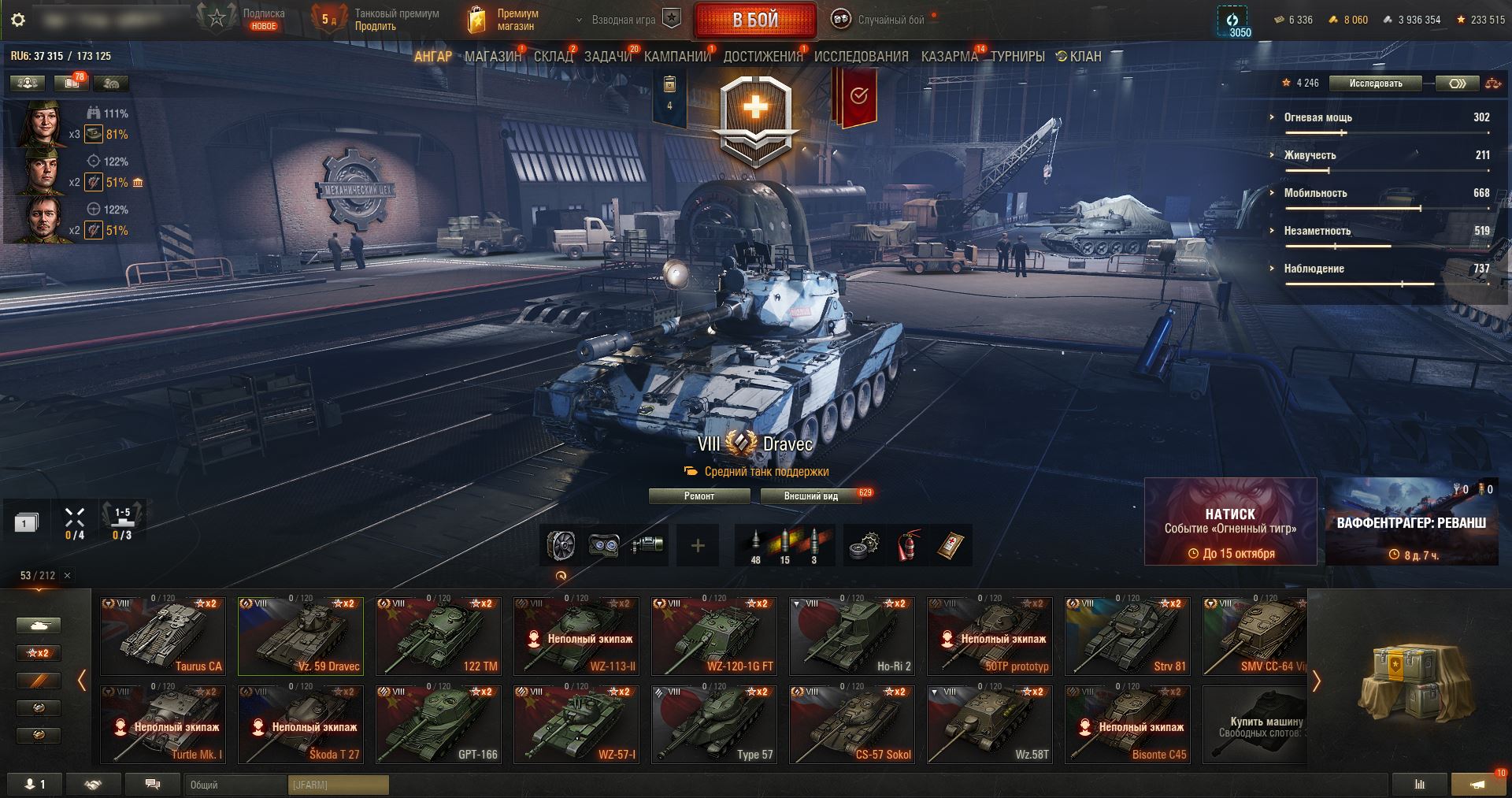Click the fire extinguisher consumable slot
The image size is (1512, 798).
coord(907,545)
